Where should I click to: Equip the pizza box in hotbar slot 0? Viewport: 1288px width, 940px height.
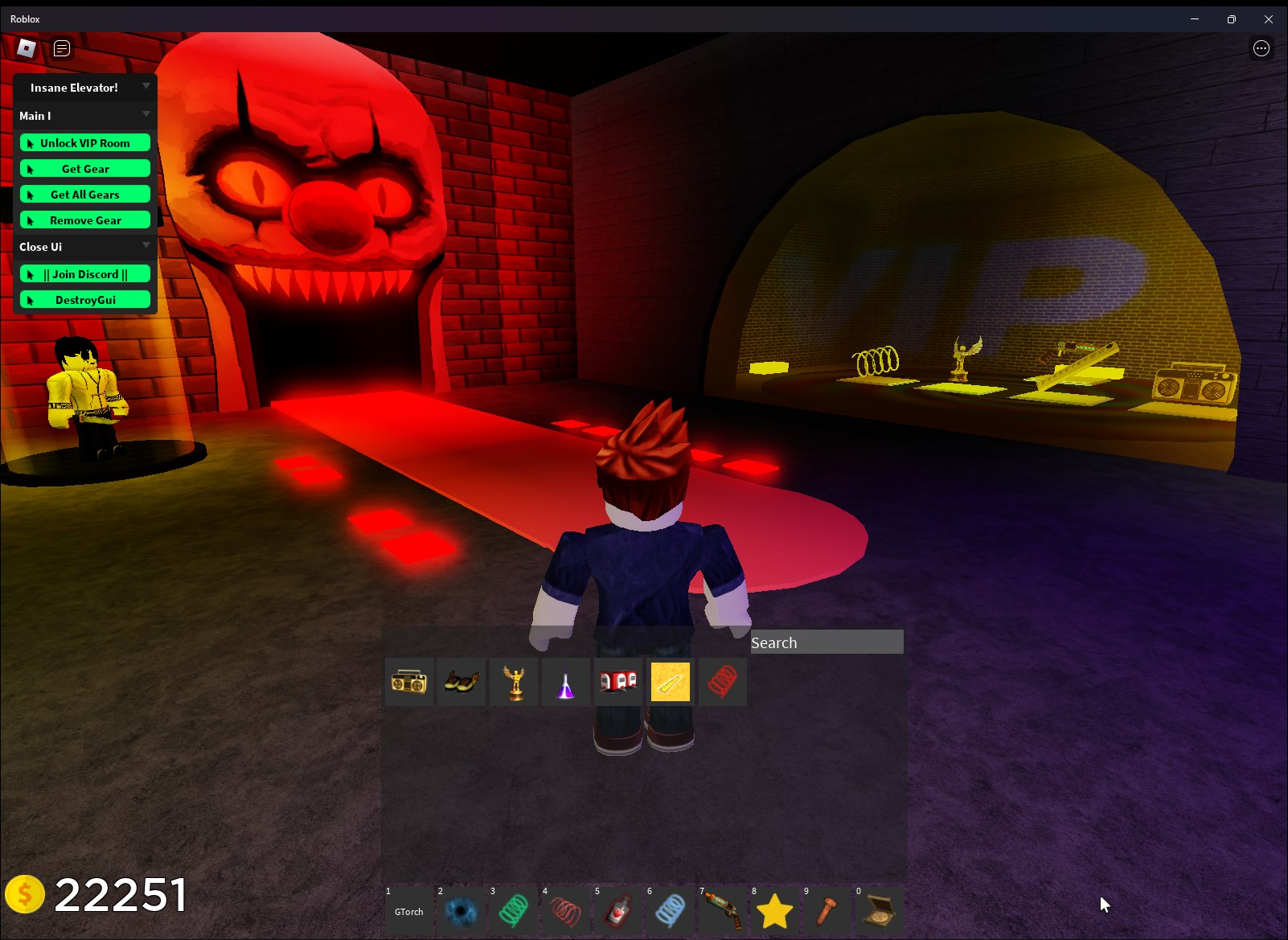pos(879,911)
